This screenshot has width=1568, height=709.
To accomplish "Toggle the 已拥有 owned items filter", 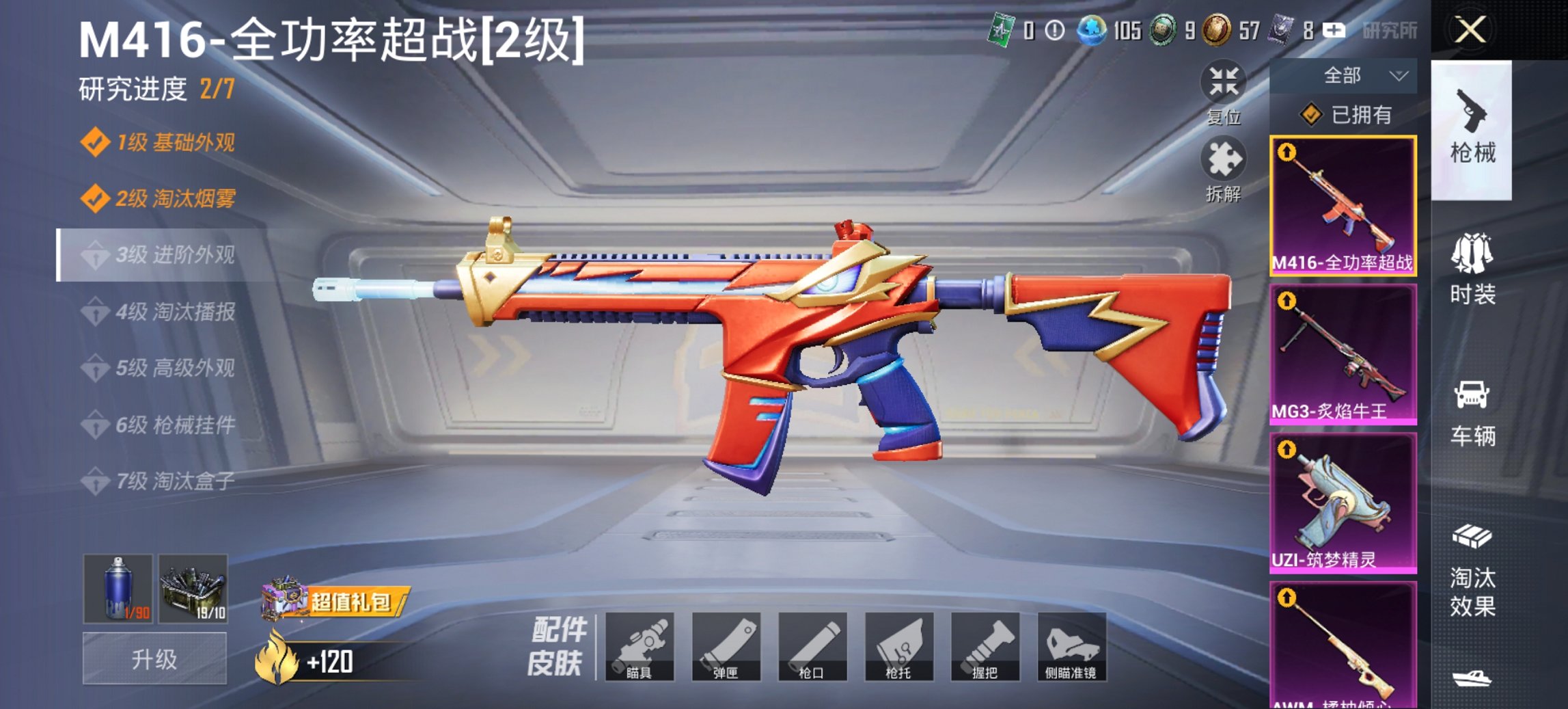I will click(x=1343, y=116).
